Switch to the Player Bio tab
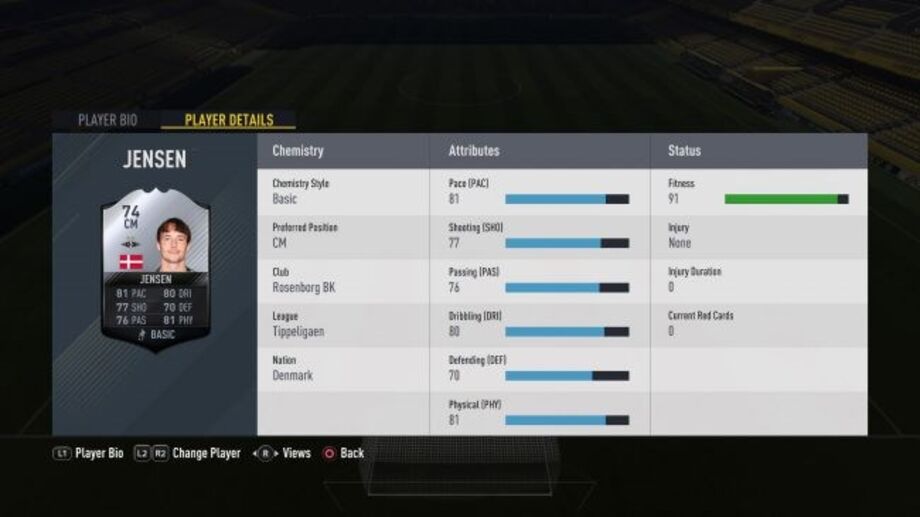The image size is (920, 517). tap(107, 120)
